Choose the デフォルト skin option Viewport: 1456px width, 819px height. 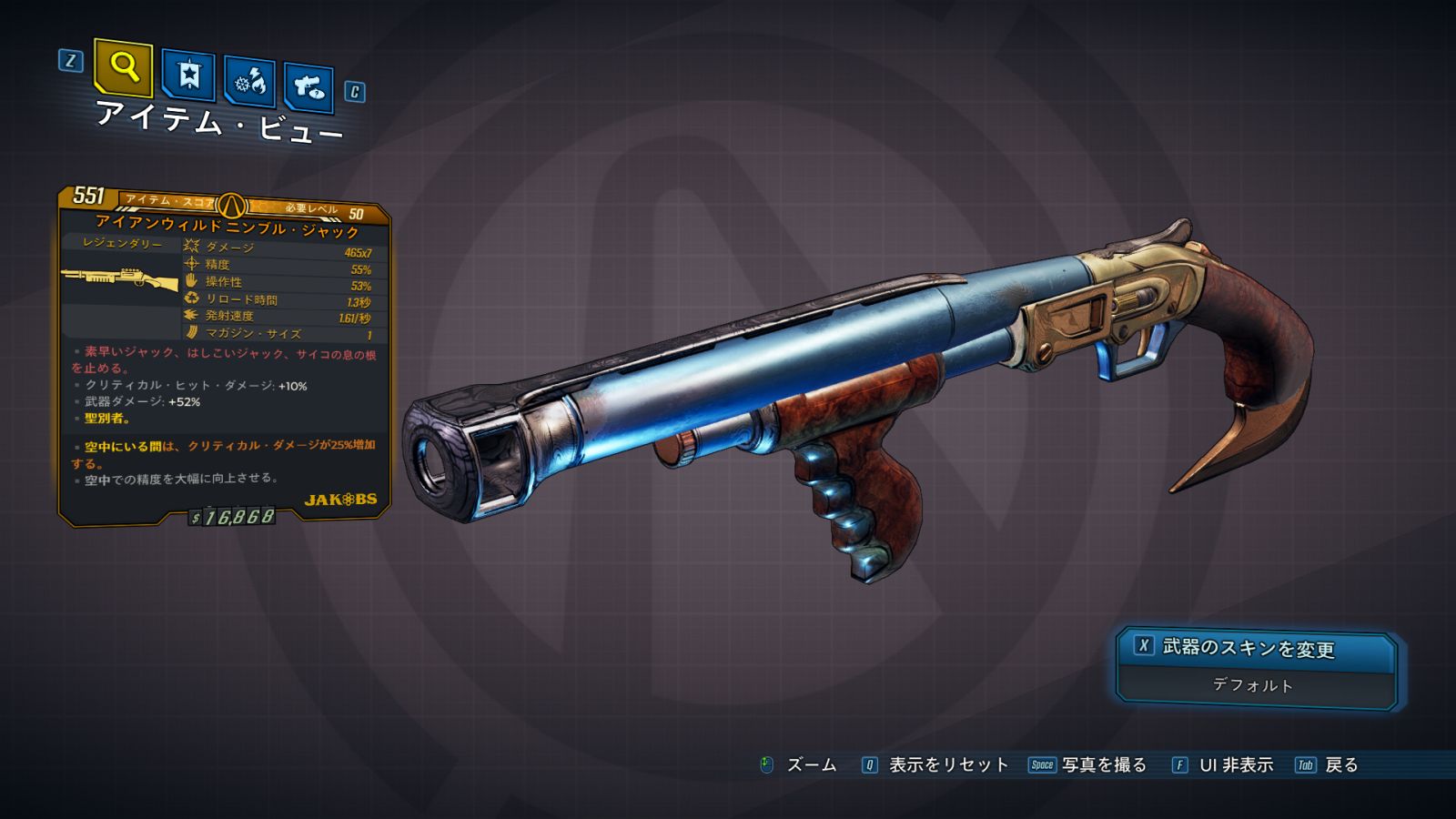(x=1253, y=685)
